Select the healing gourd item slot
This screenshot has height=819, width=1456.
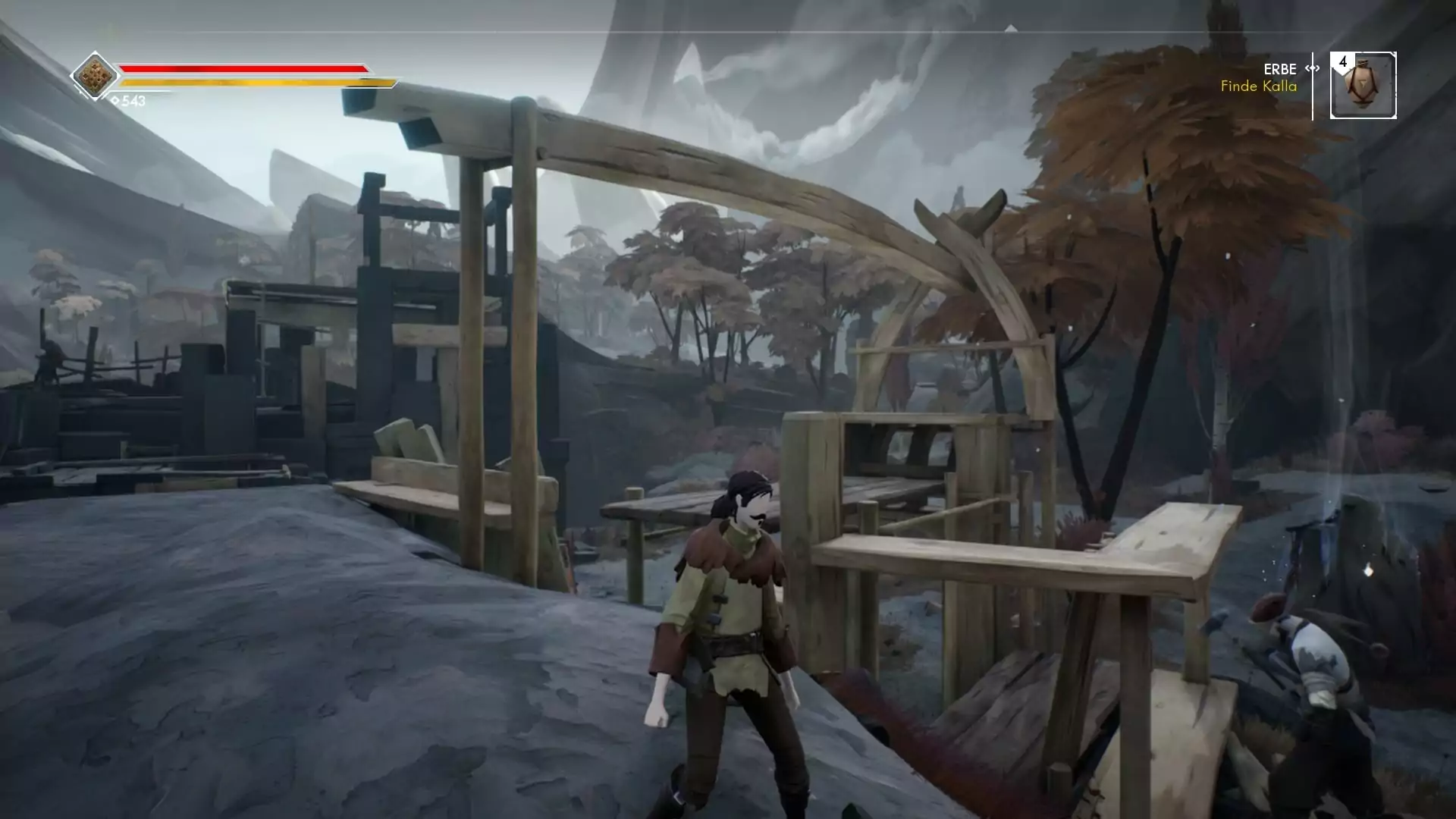point(1363,86)
